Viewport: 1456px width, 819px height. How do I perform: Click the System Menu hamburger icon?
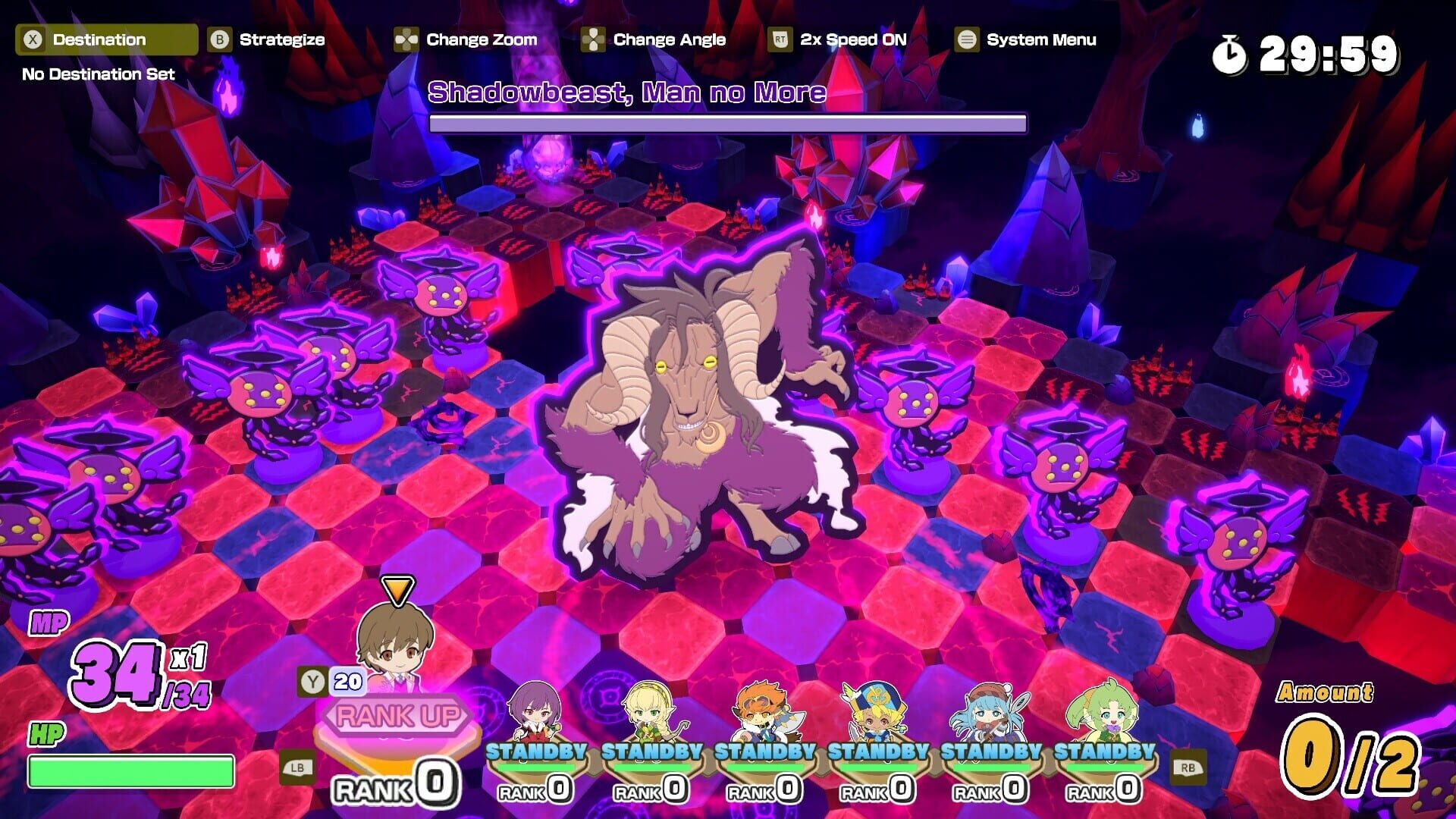click(965, 39)
